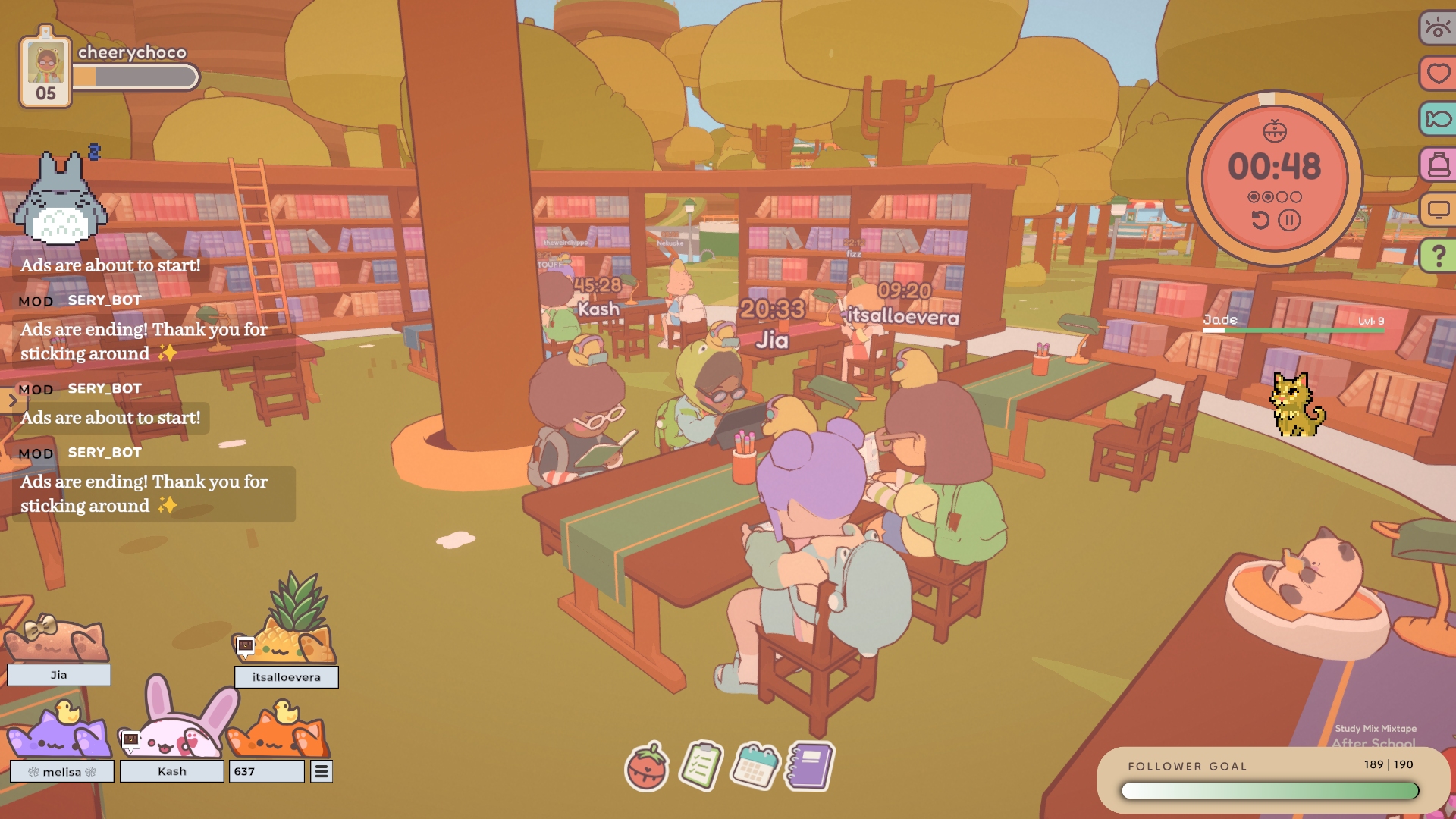Screen dimensions: 1456x819
Task: Reset the pomodoro timer with the circular arrow
Action: click(1260, 221)
